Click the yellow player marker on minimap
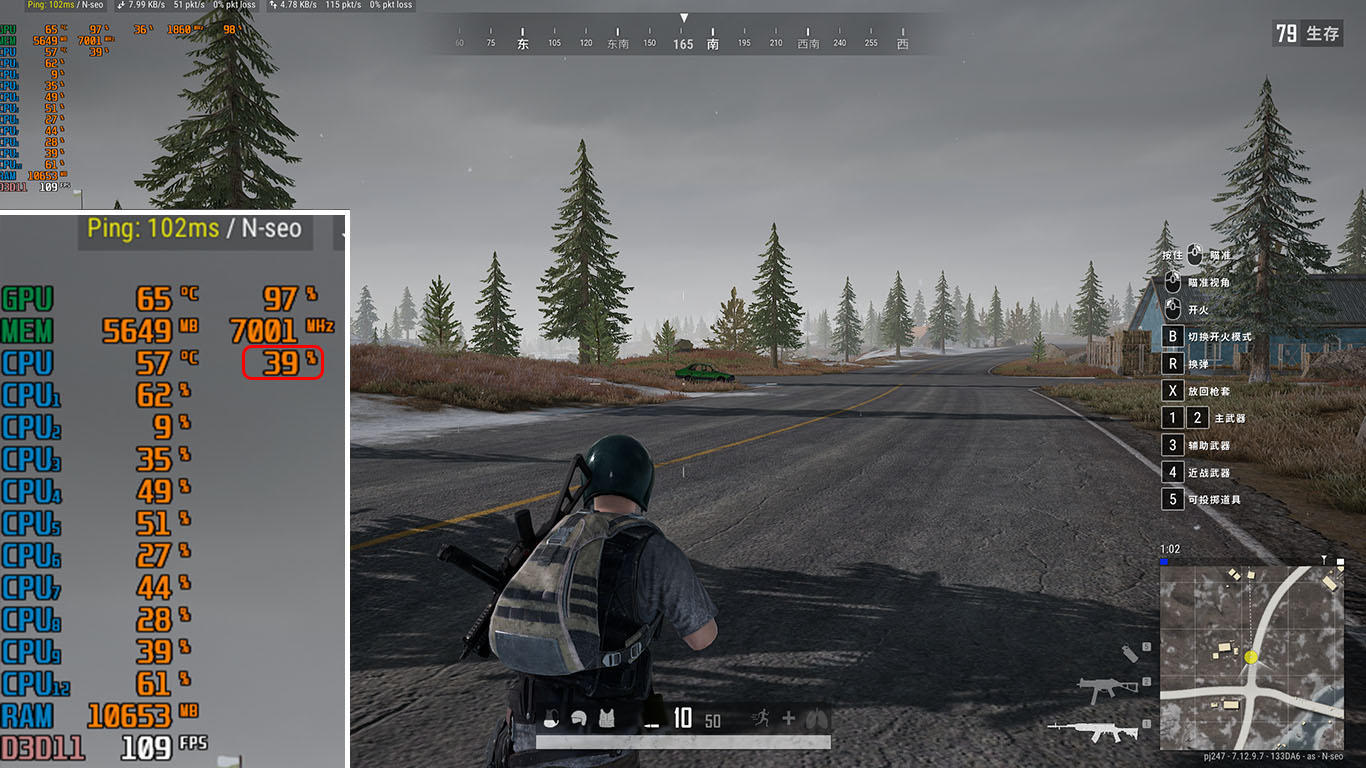Image resolution: width=1366 pixels, height=768 pixels. (x=1251, y=657)
